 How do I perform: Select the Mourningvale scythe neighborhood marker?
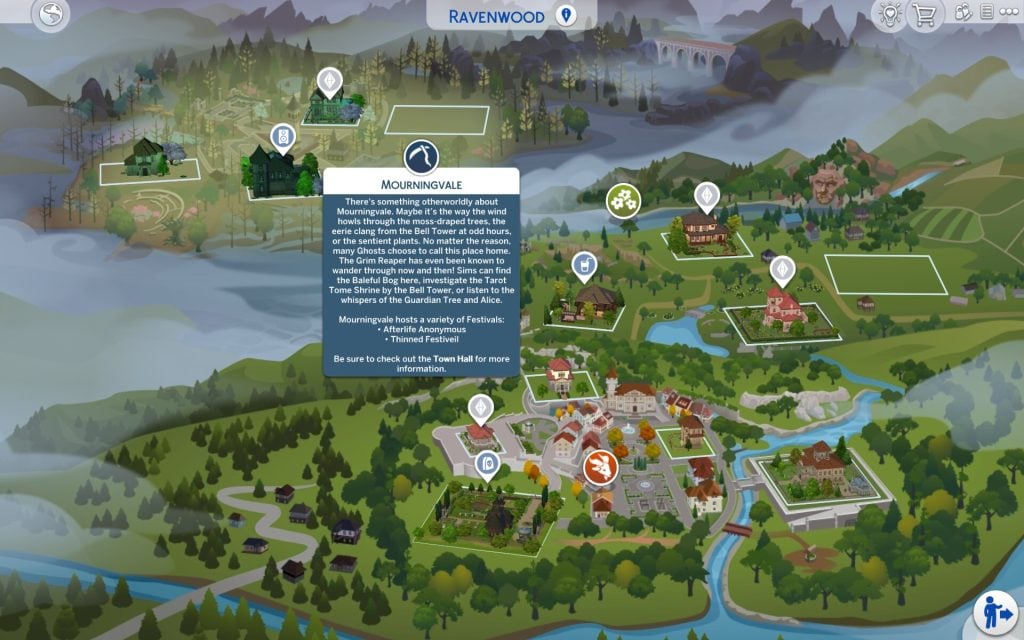click(420, 158)
